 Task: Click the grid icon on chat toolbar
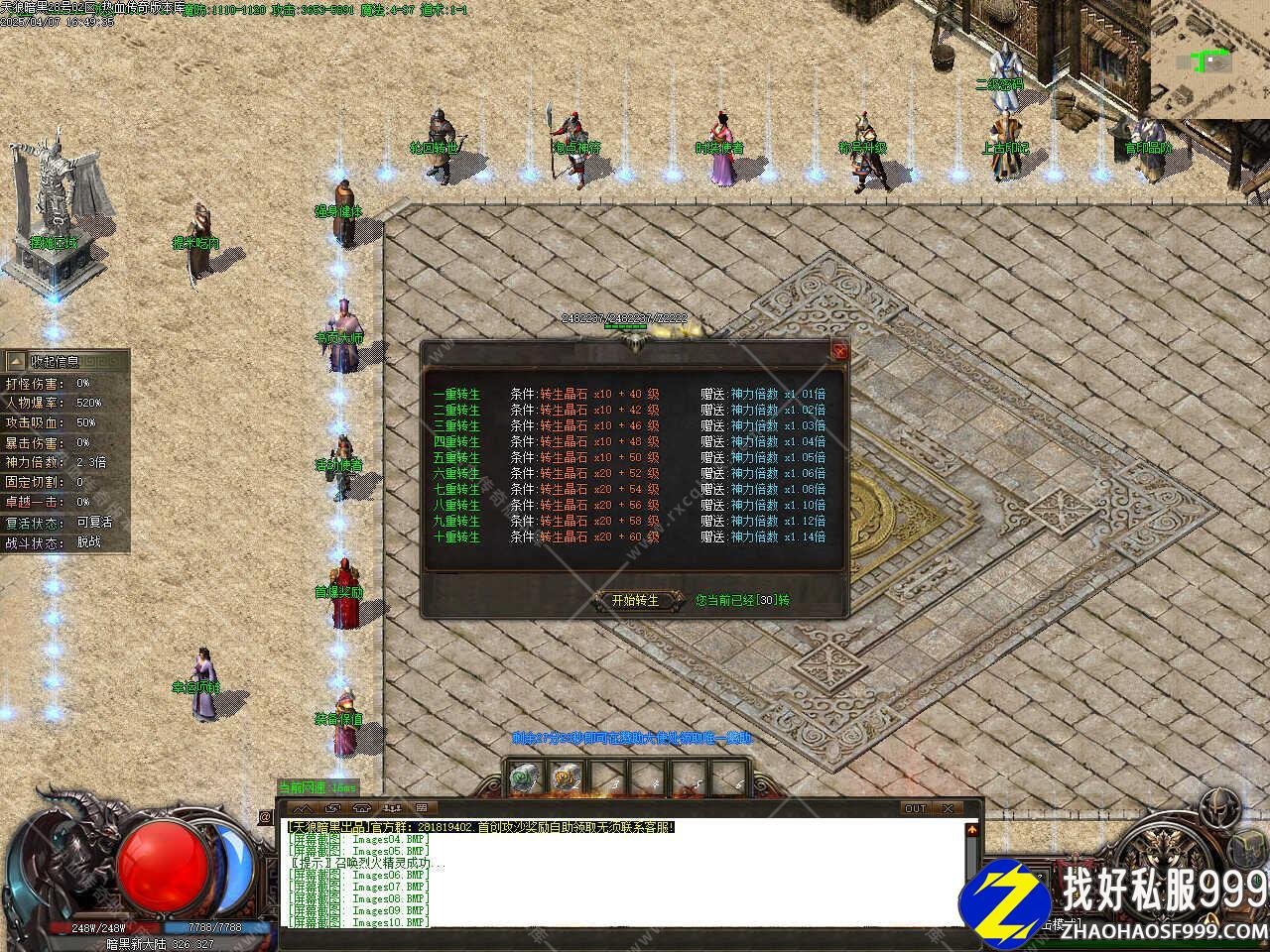tap(422, 808)
